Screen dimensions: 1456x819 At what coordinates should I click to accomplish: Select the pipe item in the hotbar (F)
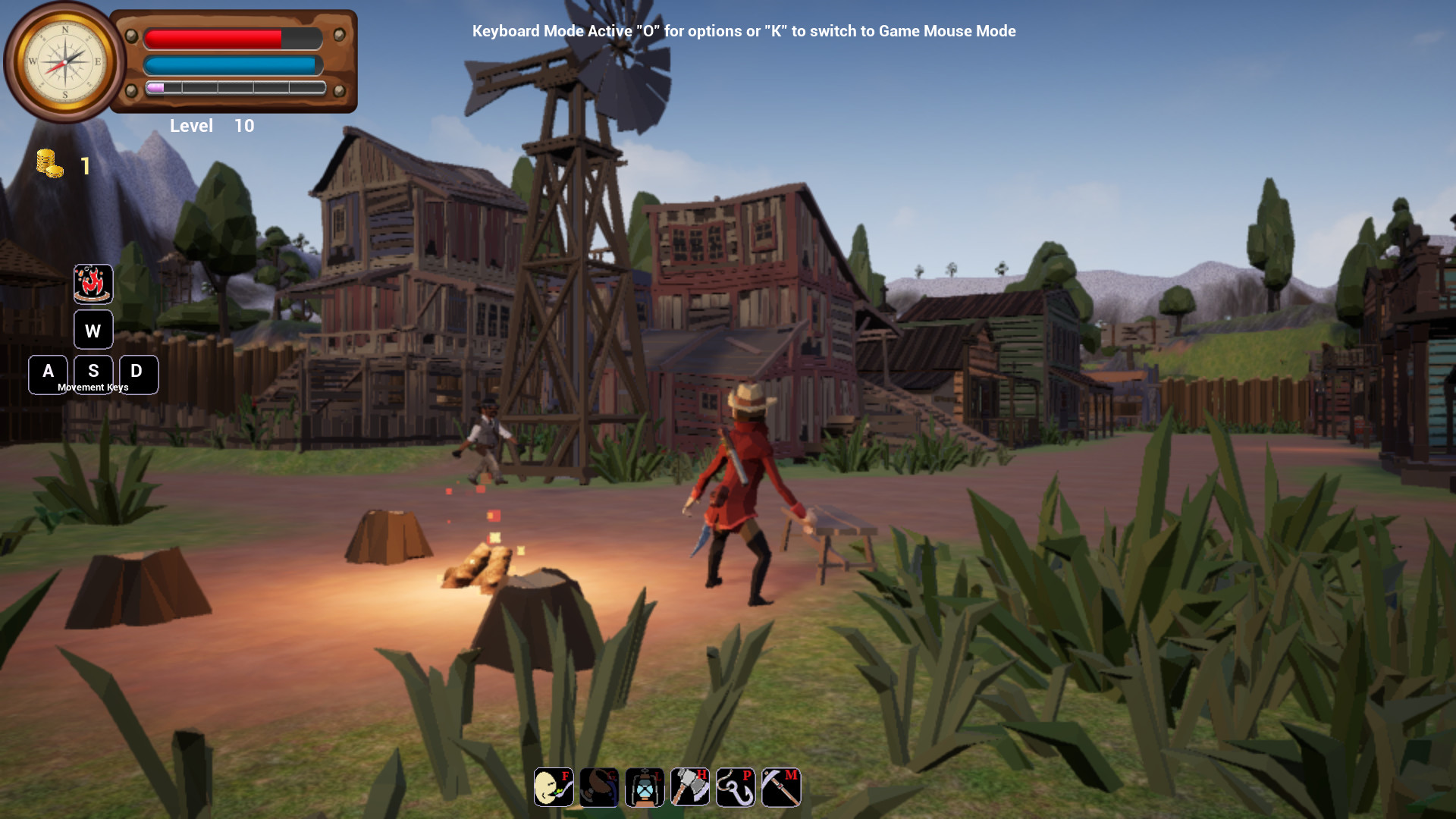[553, 787]
